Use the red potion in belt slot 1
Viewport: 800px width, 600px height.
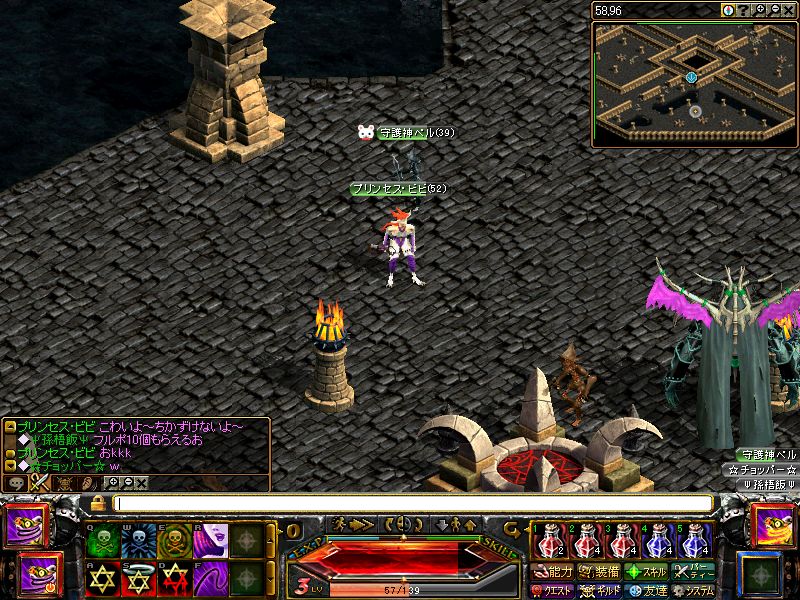[547, 543]
